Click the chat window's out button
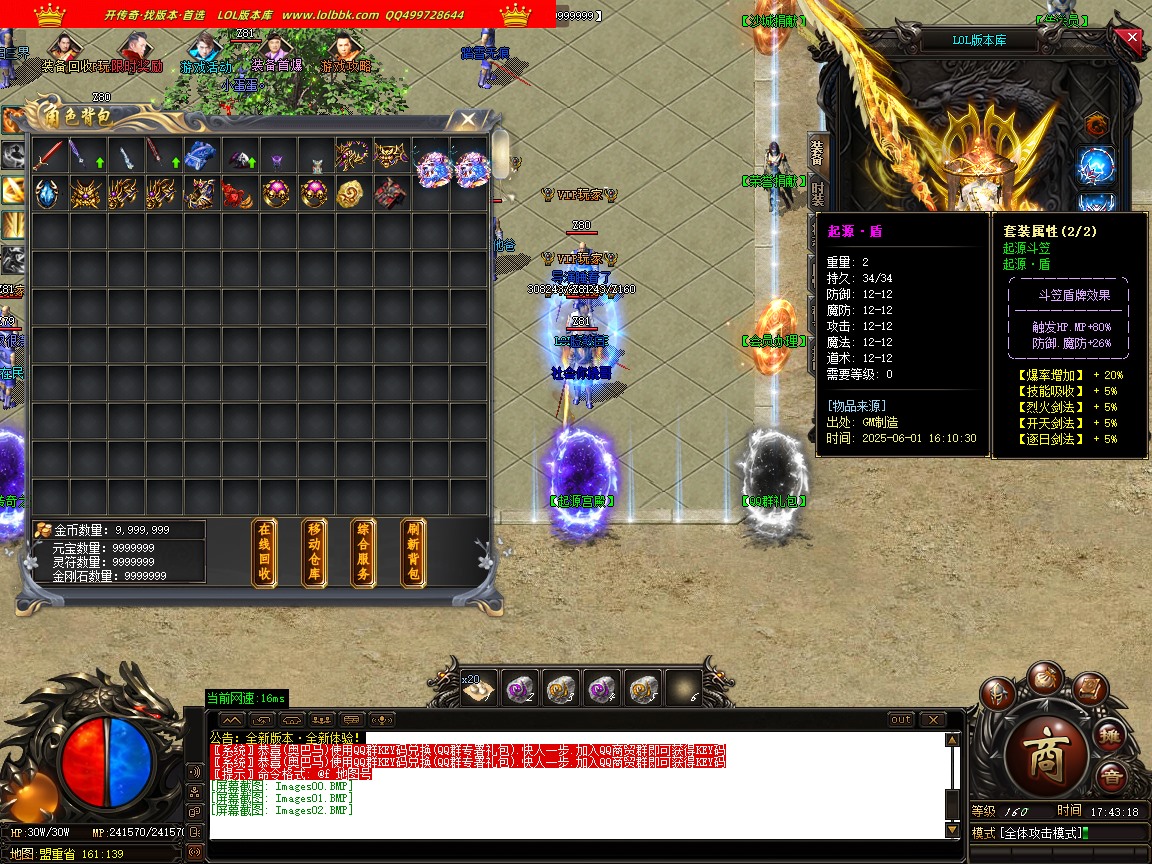The image size is (1152, 864). [901, 720]
